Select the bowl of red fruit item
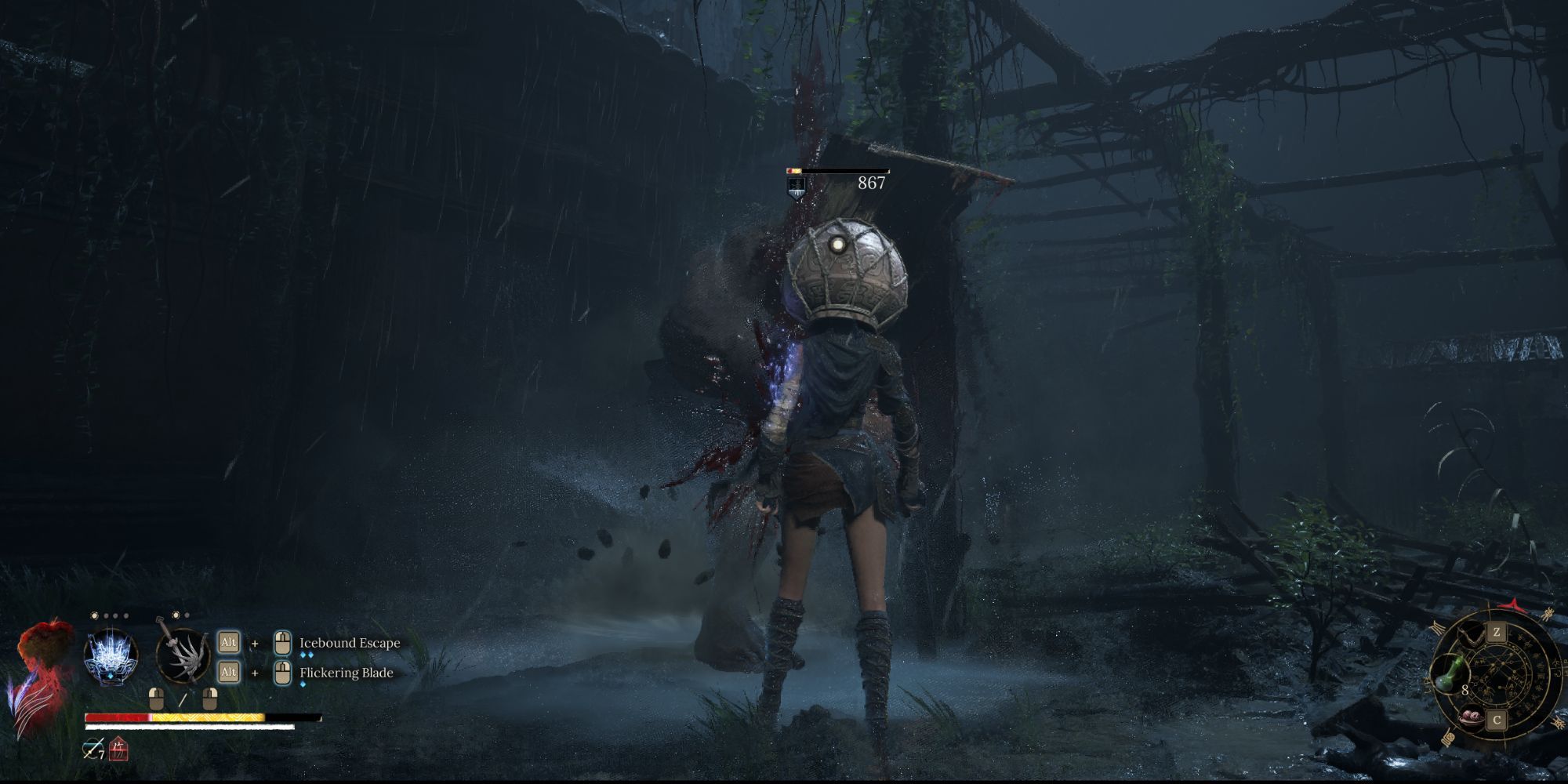The image size is (1568, 784). 1470,717
